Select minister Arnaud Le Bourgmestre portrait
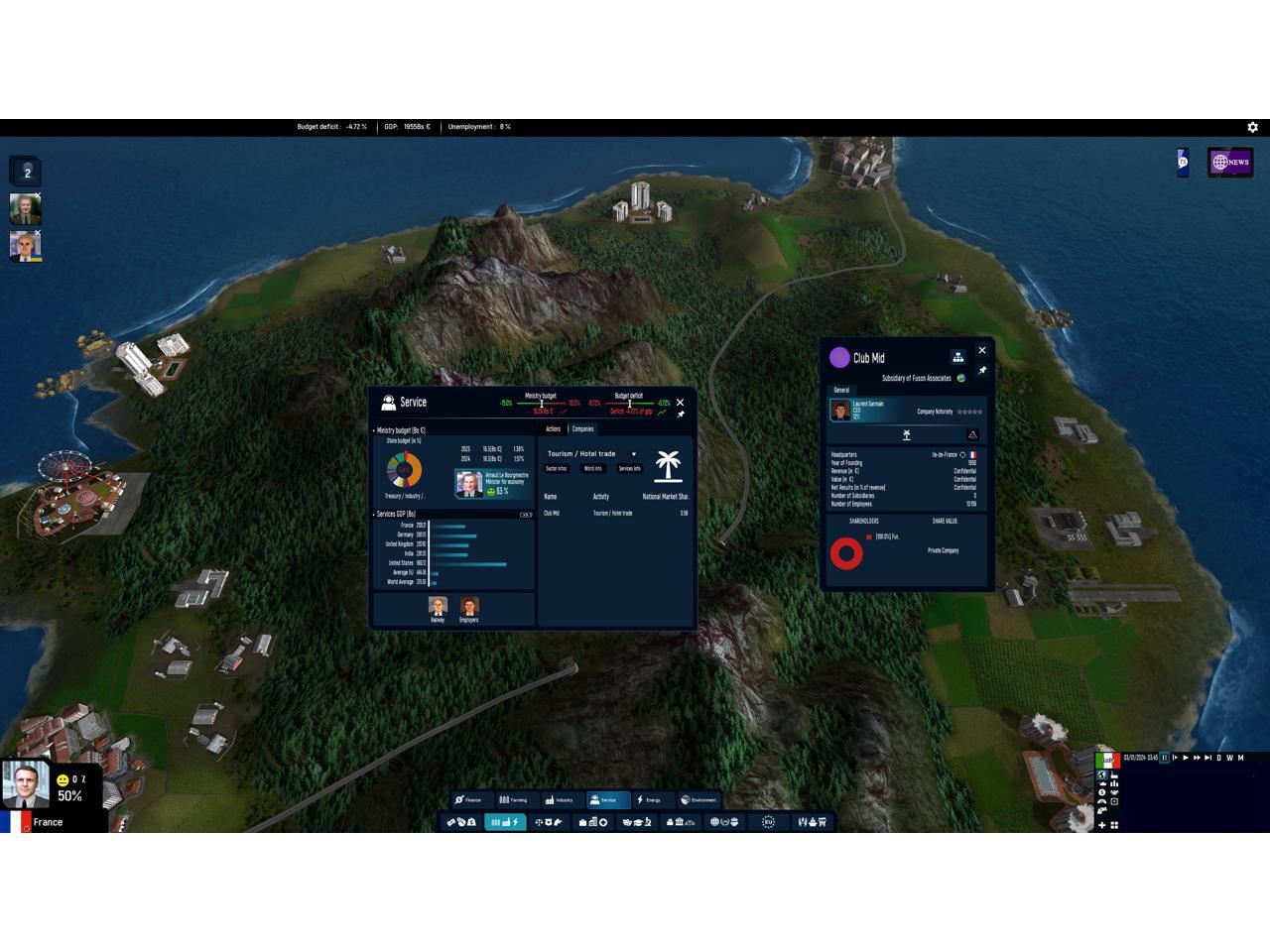The image size is (1270, 952). 468,483
